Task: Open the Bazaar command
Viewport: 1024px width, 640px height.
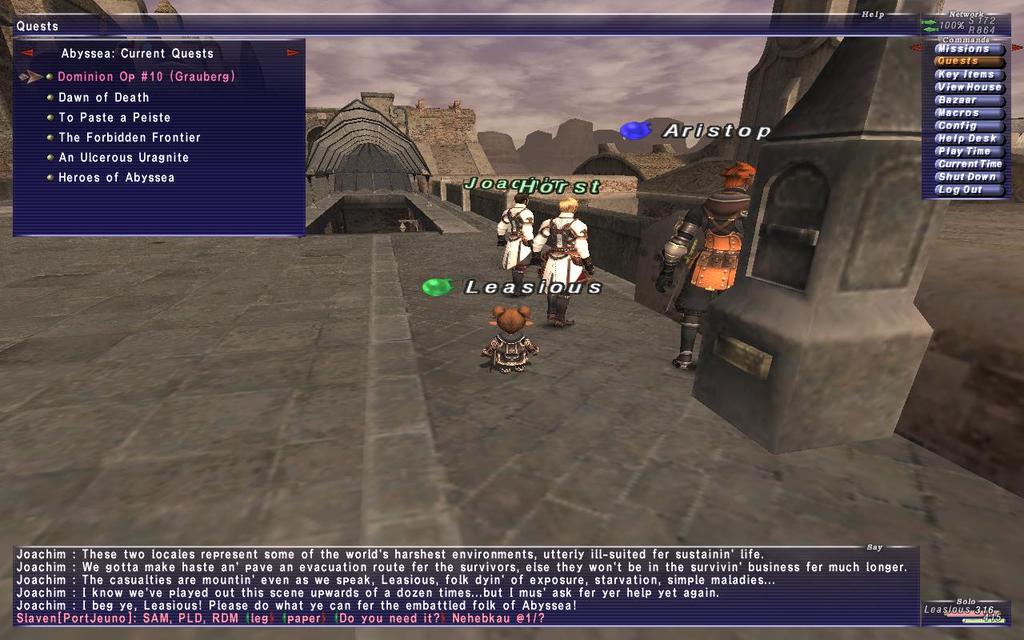Action: [x=967, y=100]
